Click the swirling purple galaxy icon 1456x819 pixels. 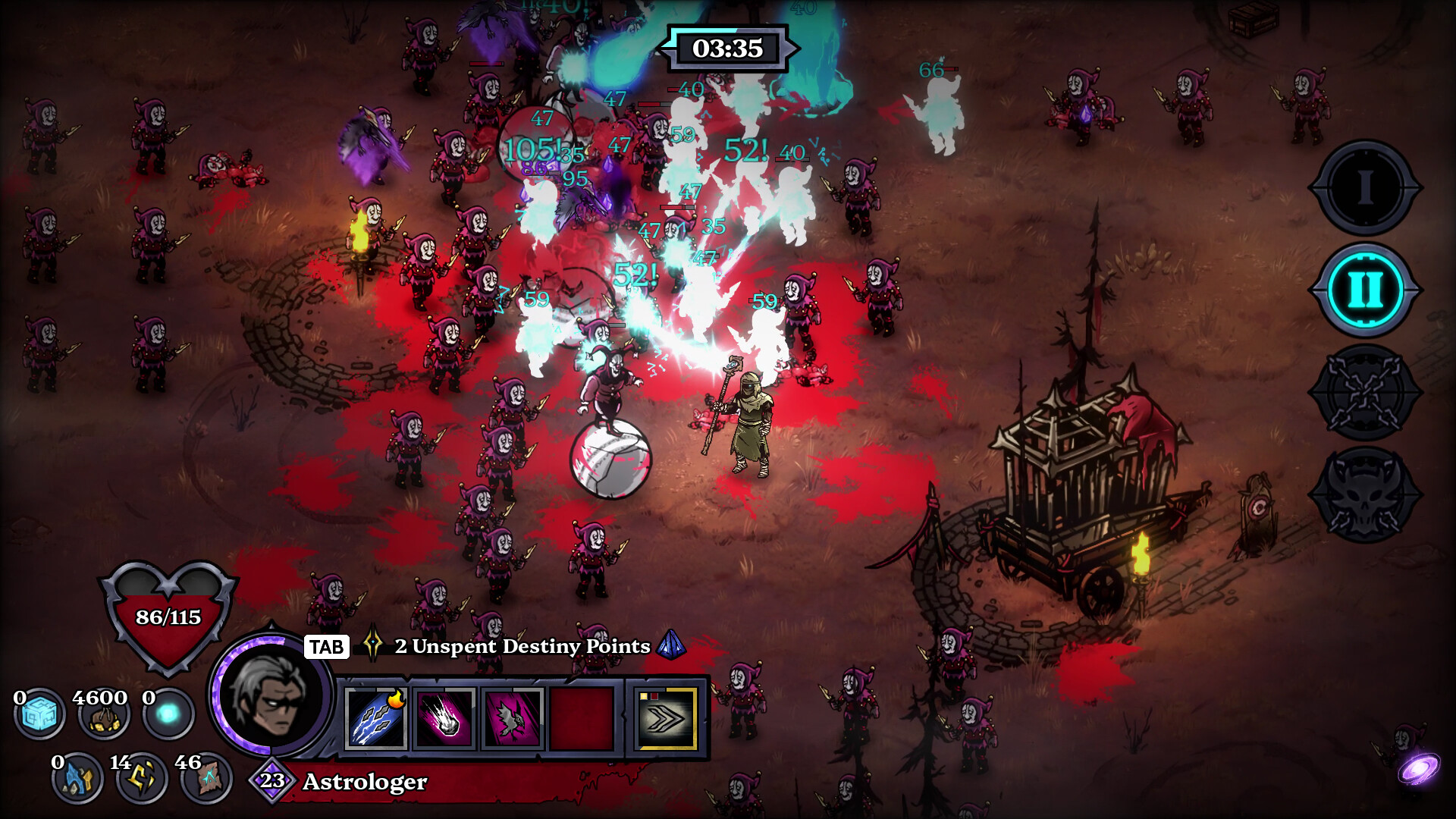[x=1419, y=769]
